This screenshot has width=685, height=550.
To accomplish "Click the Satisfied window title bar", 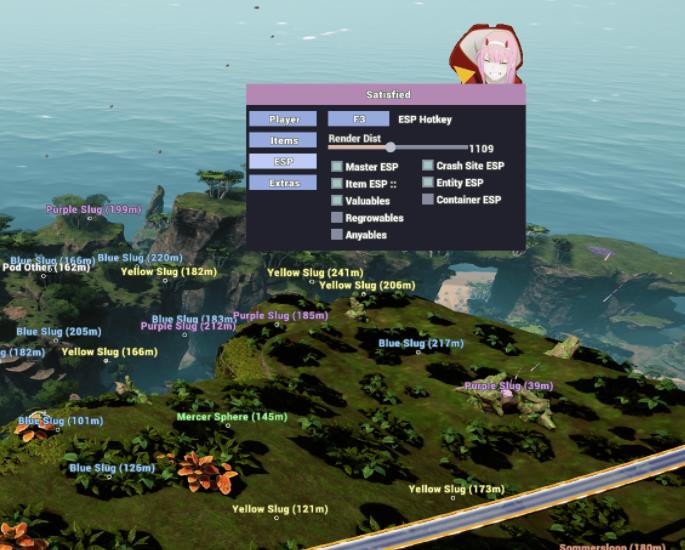I will tap(386, 94).
